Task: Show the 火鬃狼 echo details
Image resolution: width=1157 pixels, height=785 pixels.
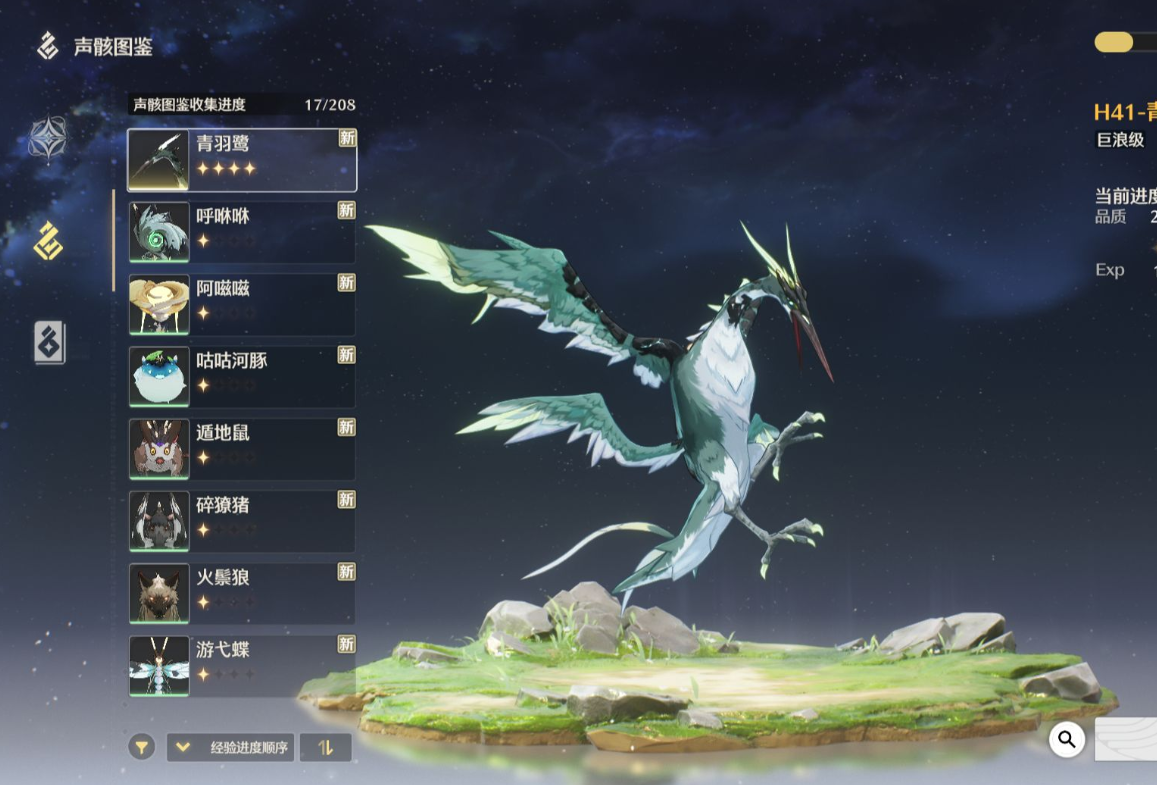Action: [x=242, y=593]
